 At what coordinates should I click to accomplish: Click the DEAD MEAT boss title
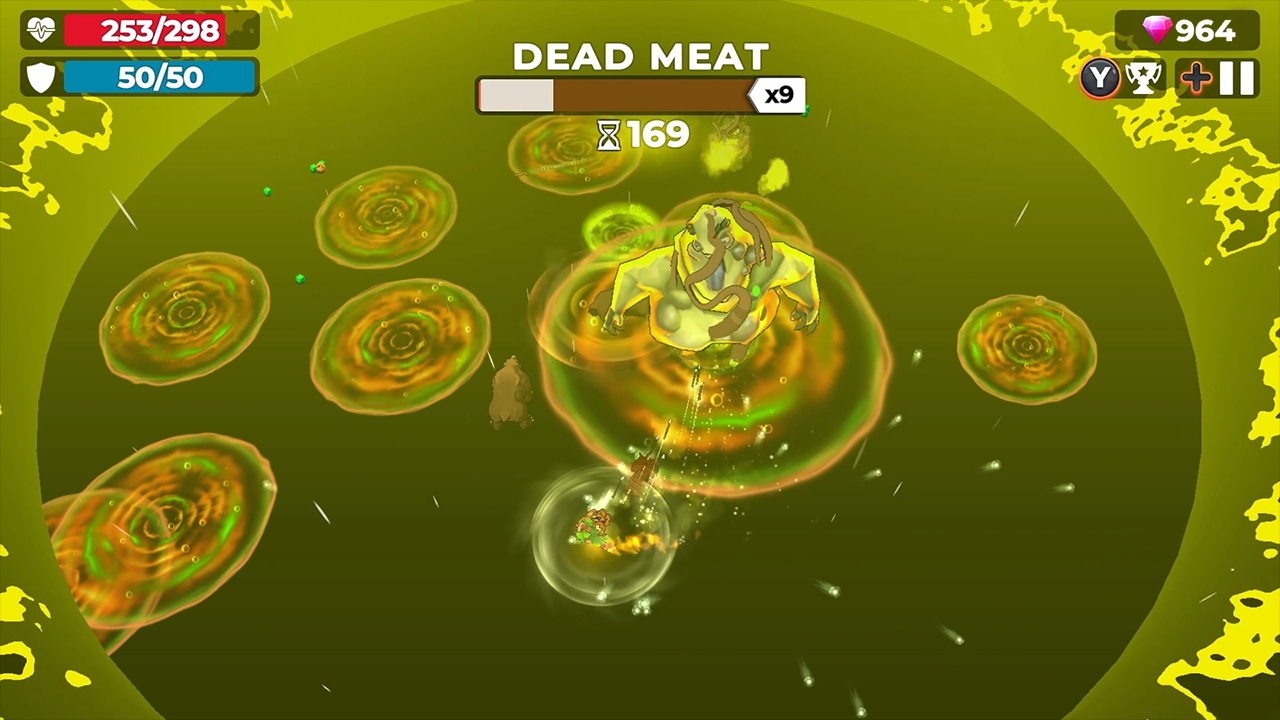click(640, 56)
